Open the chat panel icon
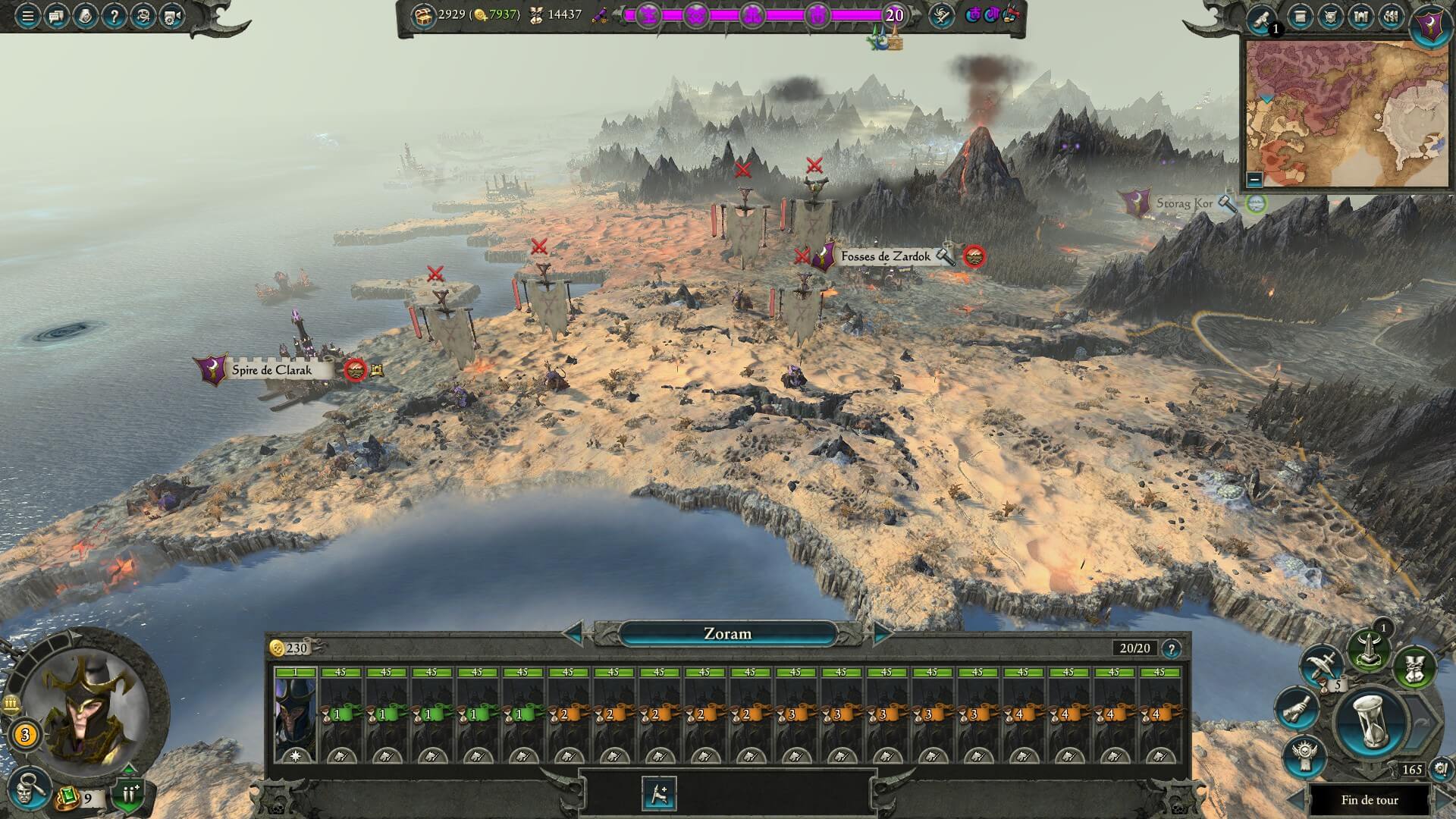Screen dimensions: 1456x819 (57, 16)
